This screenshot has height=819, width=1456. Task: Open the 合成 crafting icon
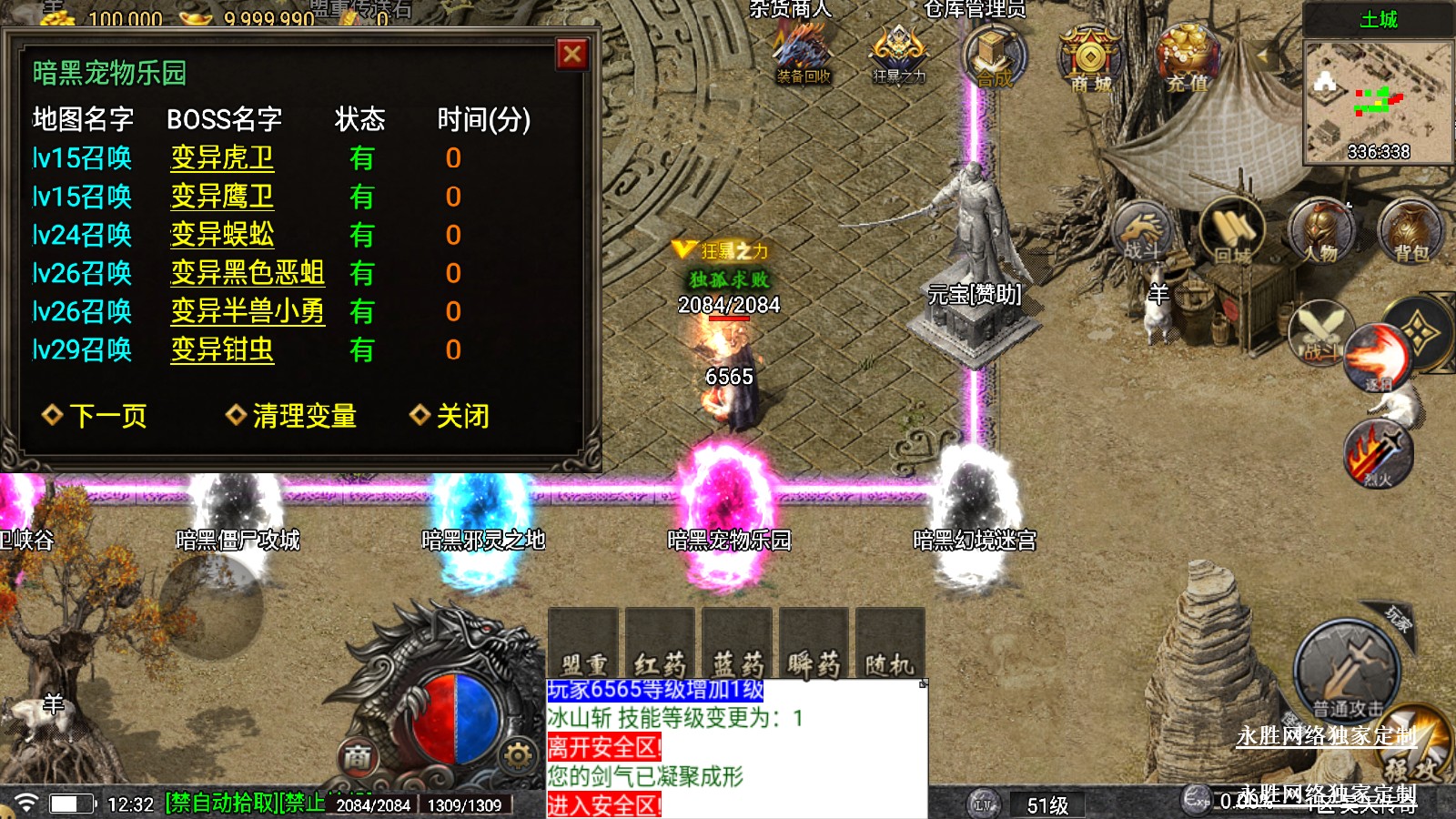point(995,56)
